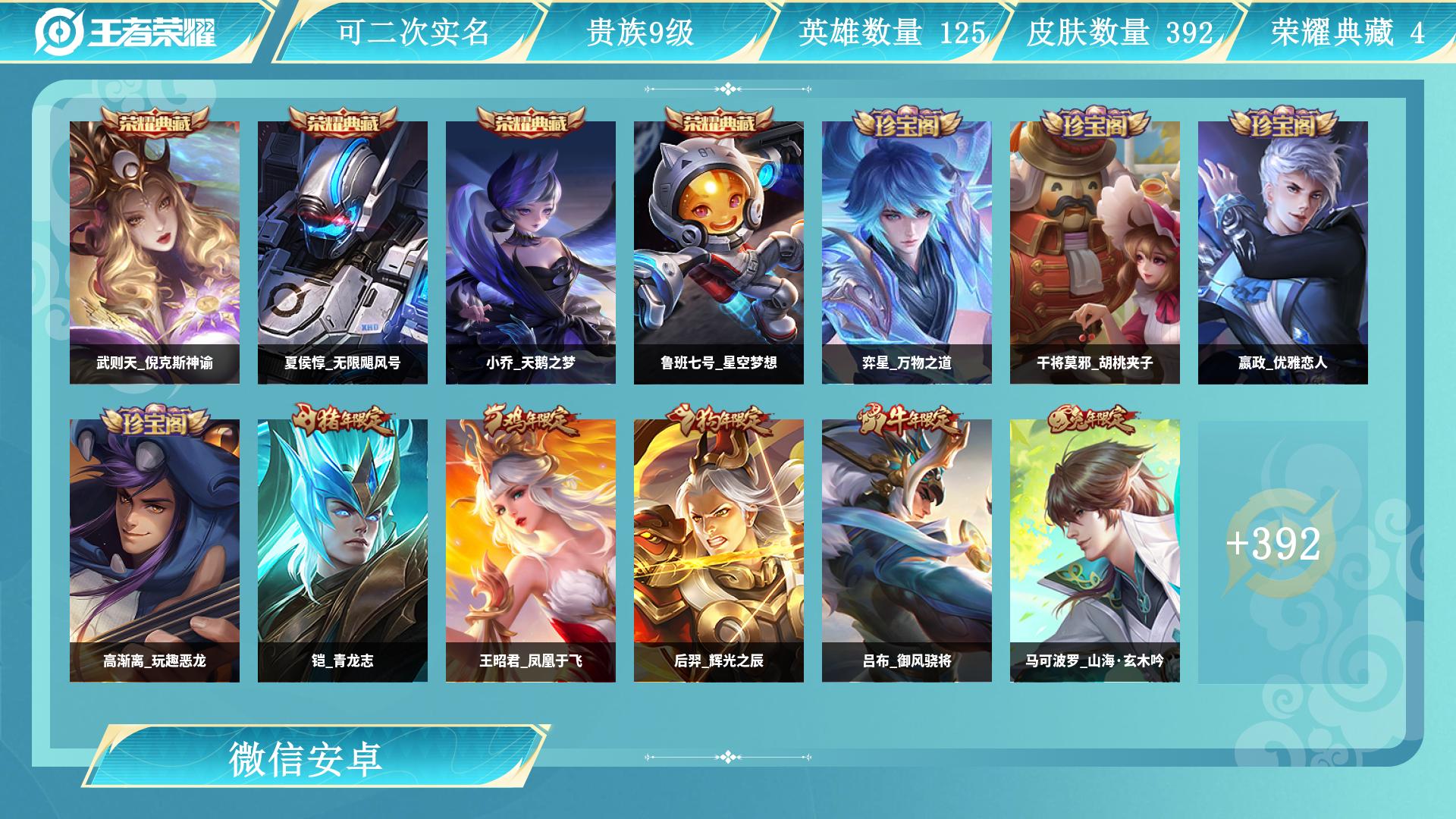This screenshot has width=1456, height=819.
Task: Select the 贵族9级 header tab
Action: coord(642,31)
